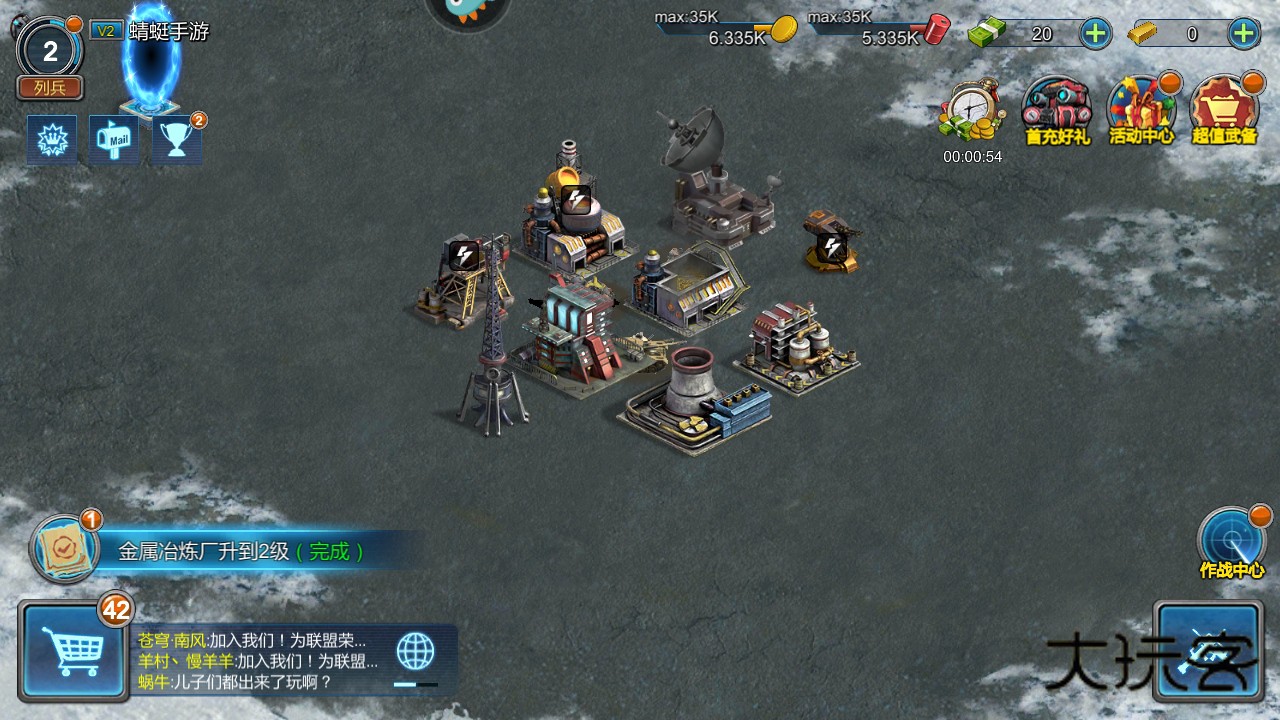Claim the alarm clock timed reward
The width and height of the screenshot is (1280, 720).
click(972, 112)
